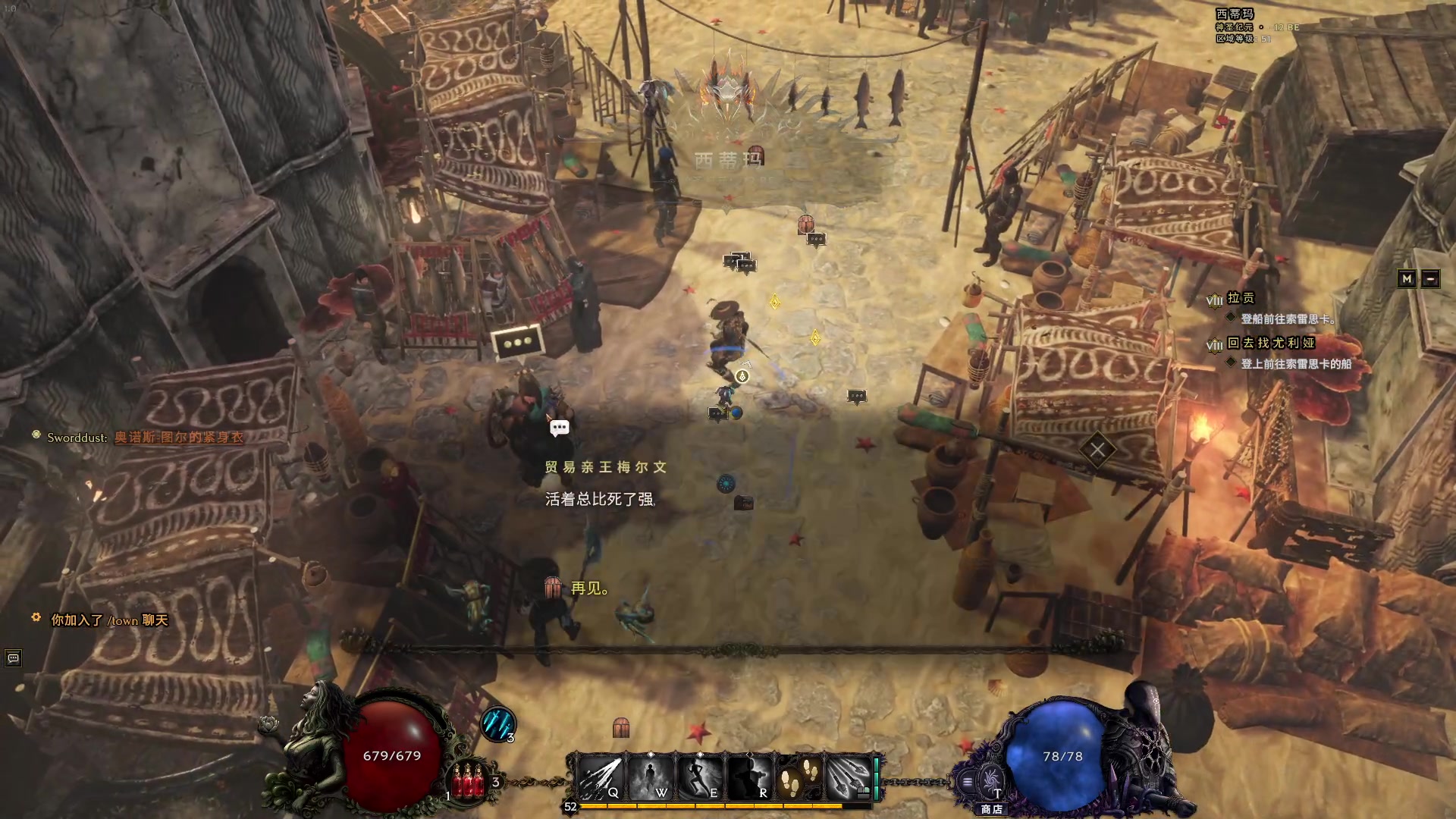
Task: Select the 回去找尤利娅 quest entry
Action: click(x=1271, y=343)
